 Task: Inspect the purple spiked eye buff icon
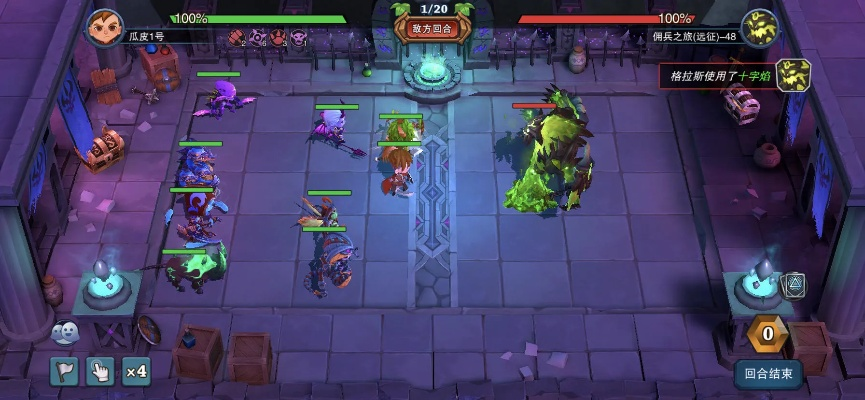click(257, 38)
